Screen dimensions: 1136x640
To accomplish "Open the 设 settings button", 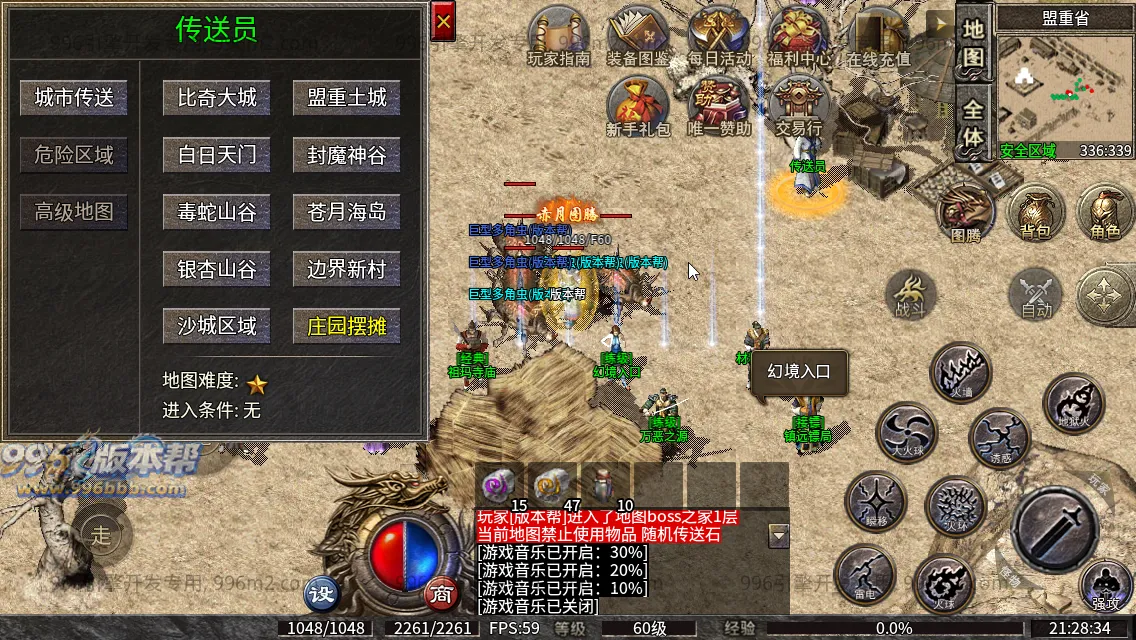I will pos(322,594).
